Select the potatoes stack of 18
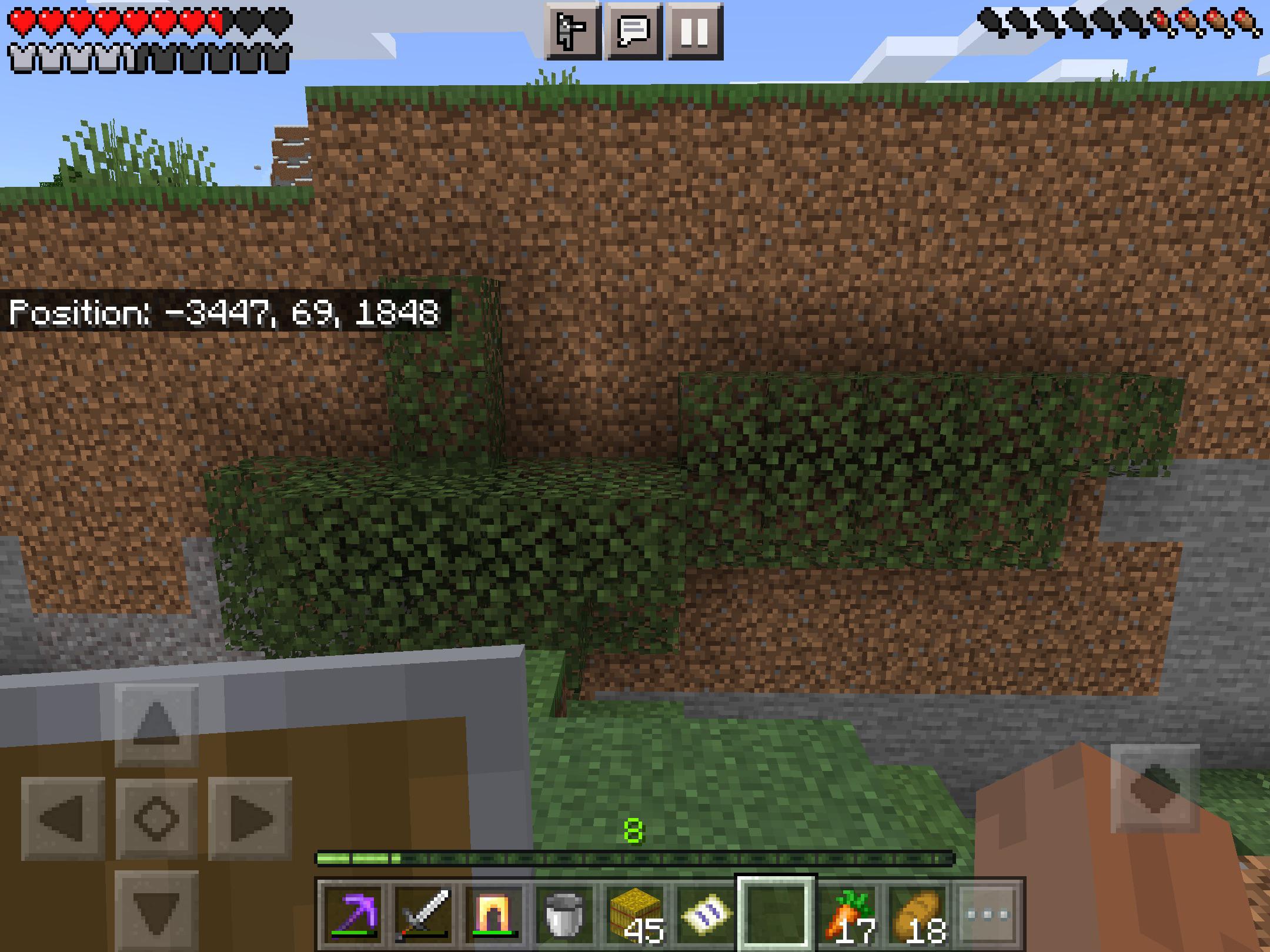Viewport: 1270px width, 952px height. coord(918,914)
